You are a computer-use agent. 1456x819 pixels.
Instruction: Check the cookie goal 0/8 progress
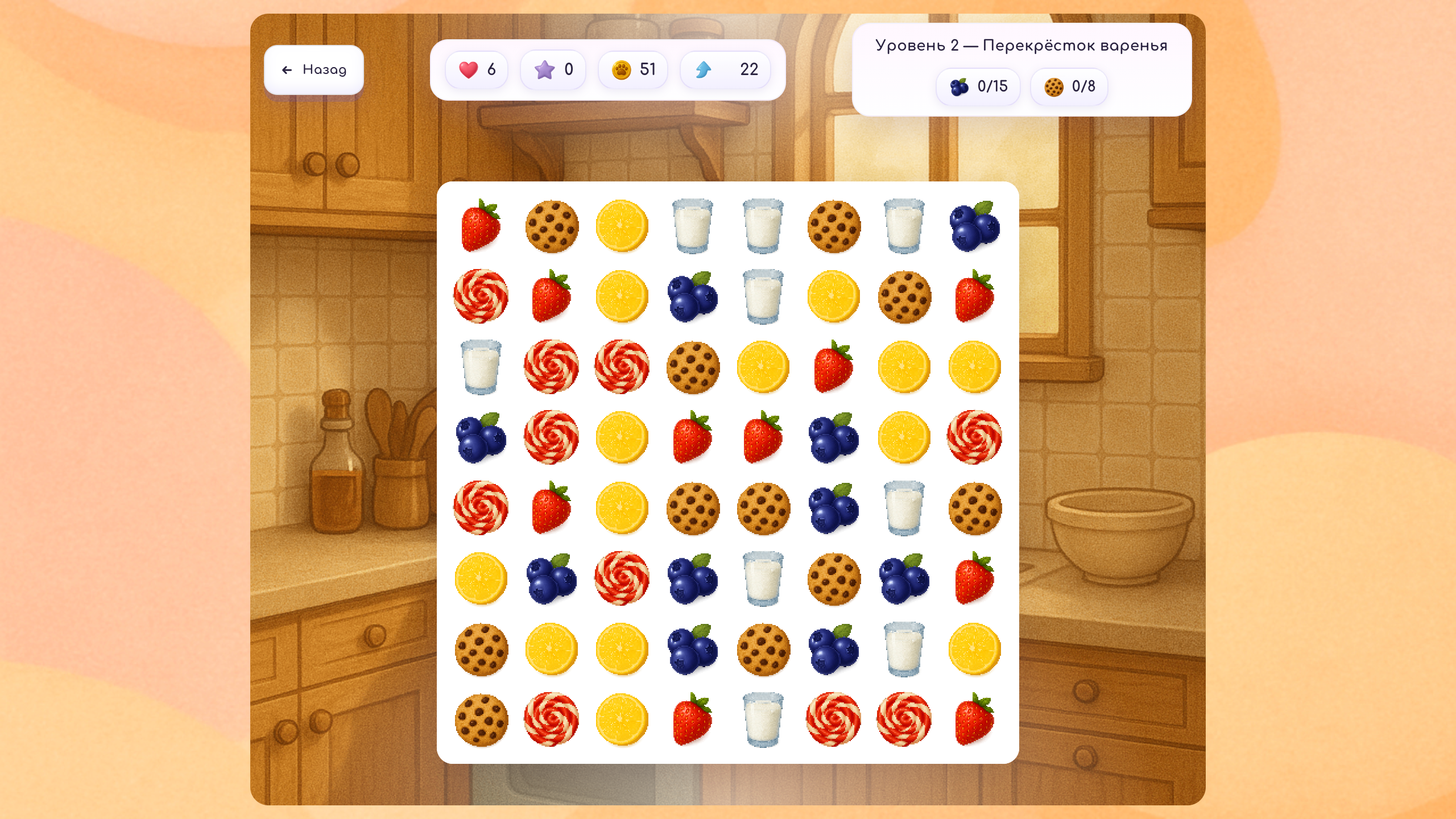[1069, 86]
